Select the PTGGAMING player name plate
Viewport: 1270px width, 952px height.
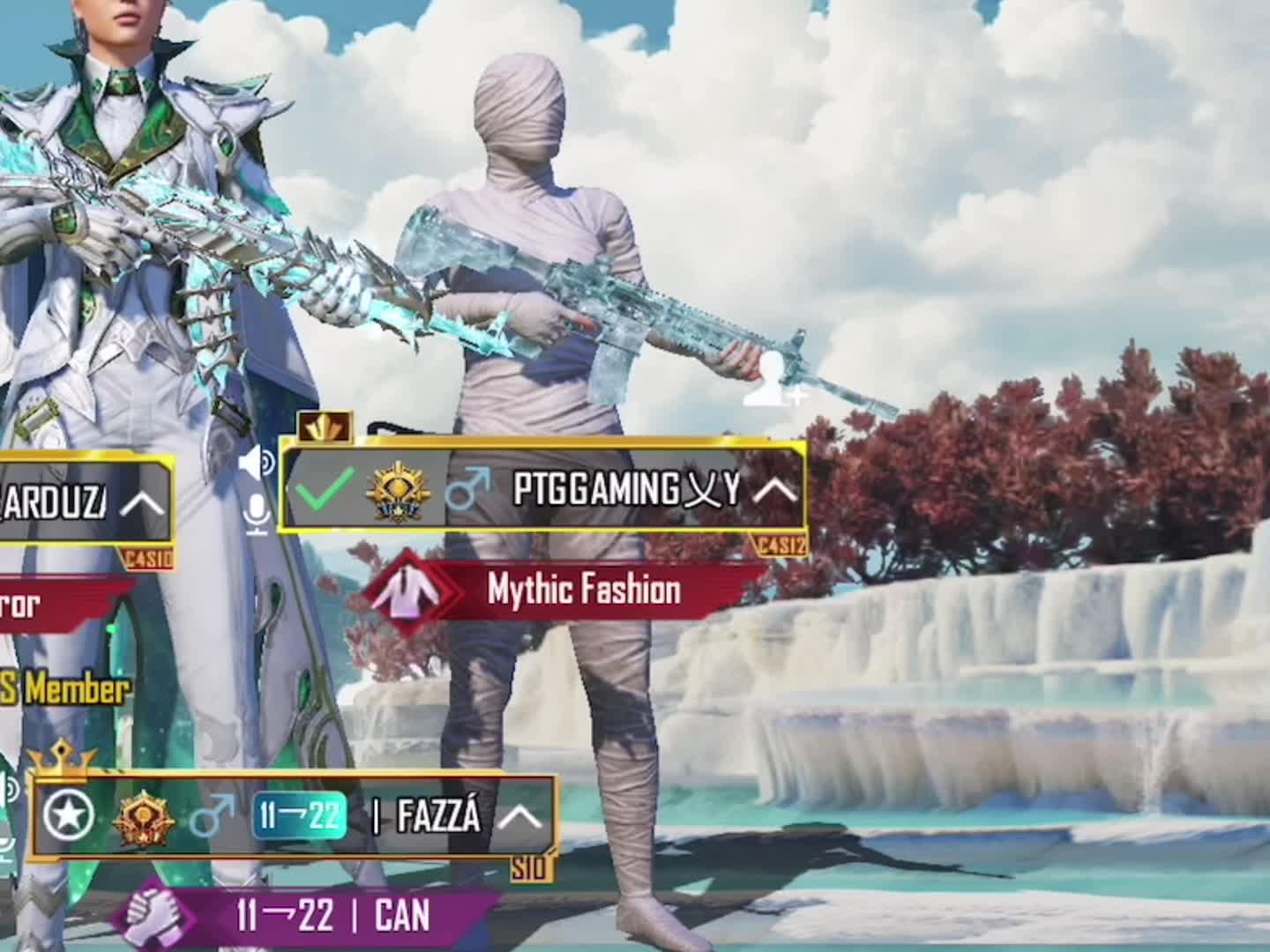pyautogui.click(x=625, y=489)
